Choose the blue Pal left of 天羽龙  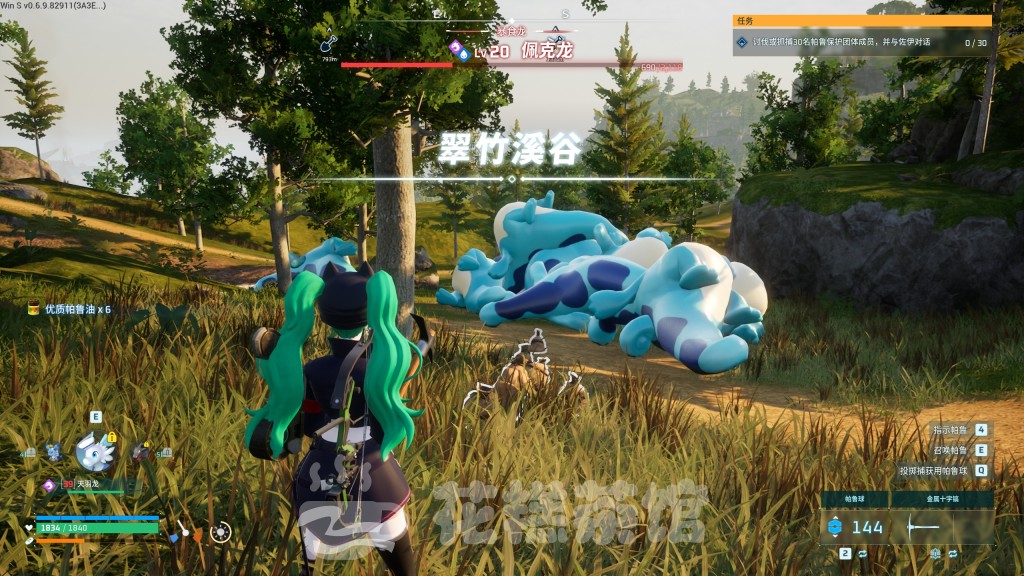tap(53, 452)
